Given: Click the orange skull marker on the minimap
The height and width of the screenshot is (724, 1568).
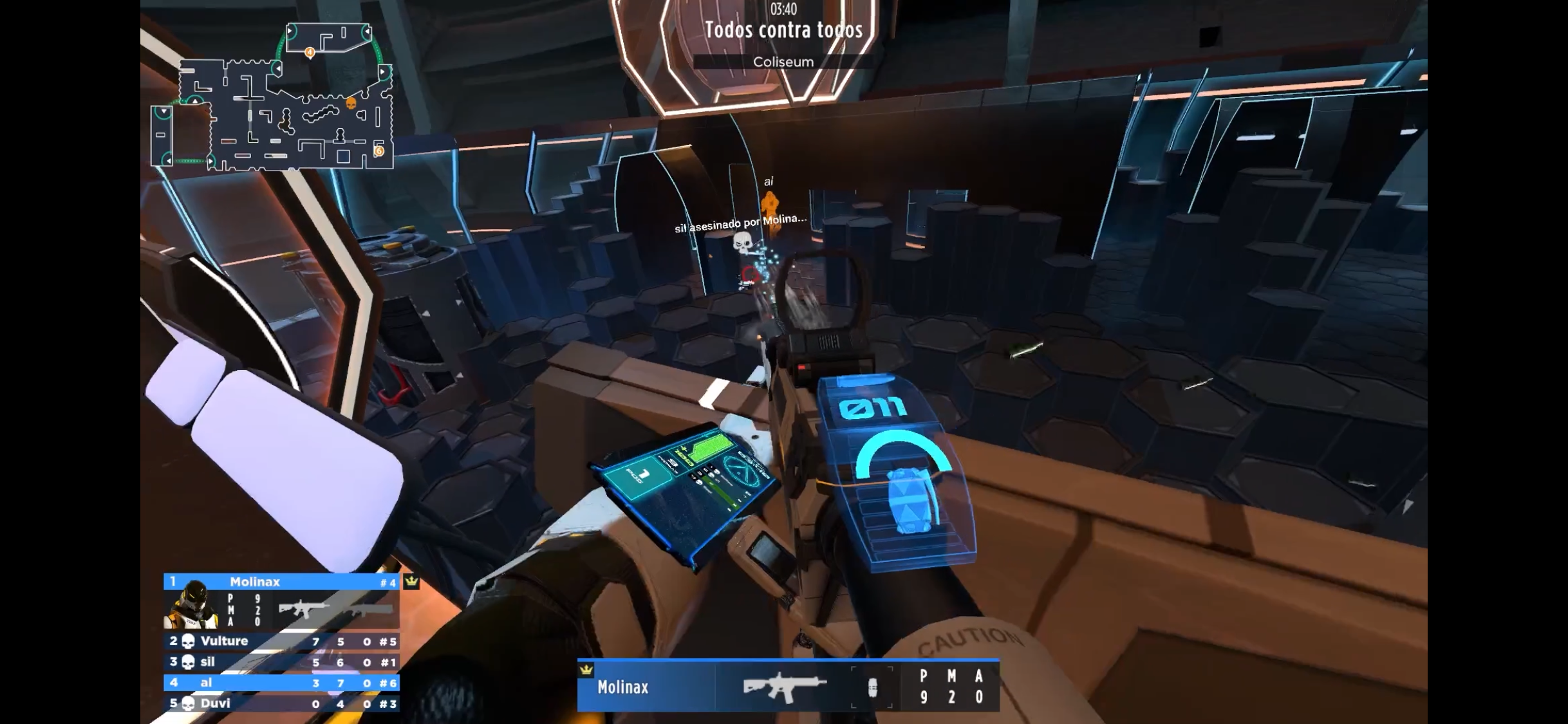Looking at the screenshot, I should click(x=351, y=103).
